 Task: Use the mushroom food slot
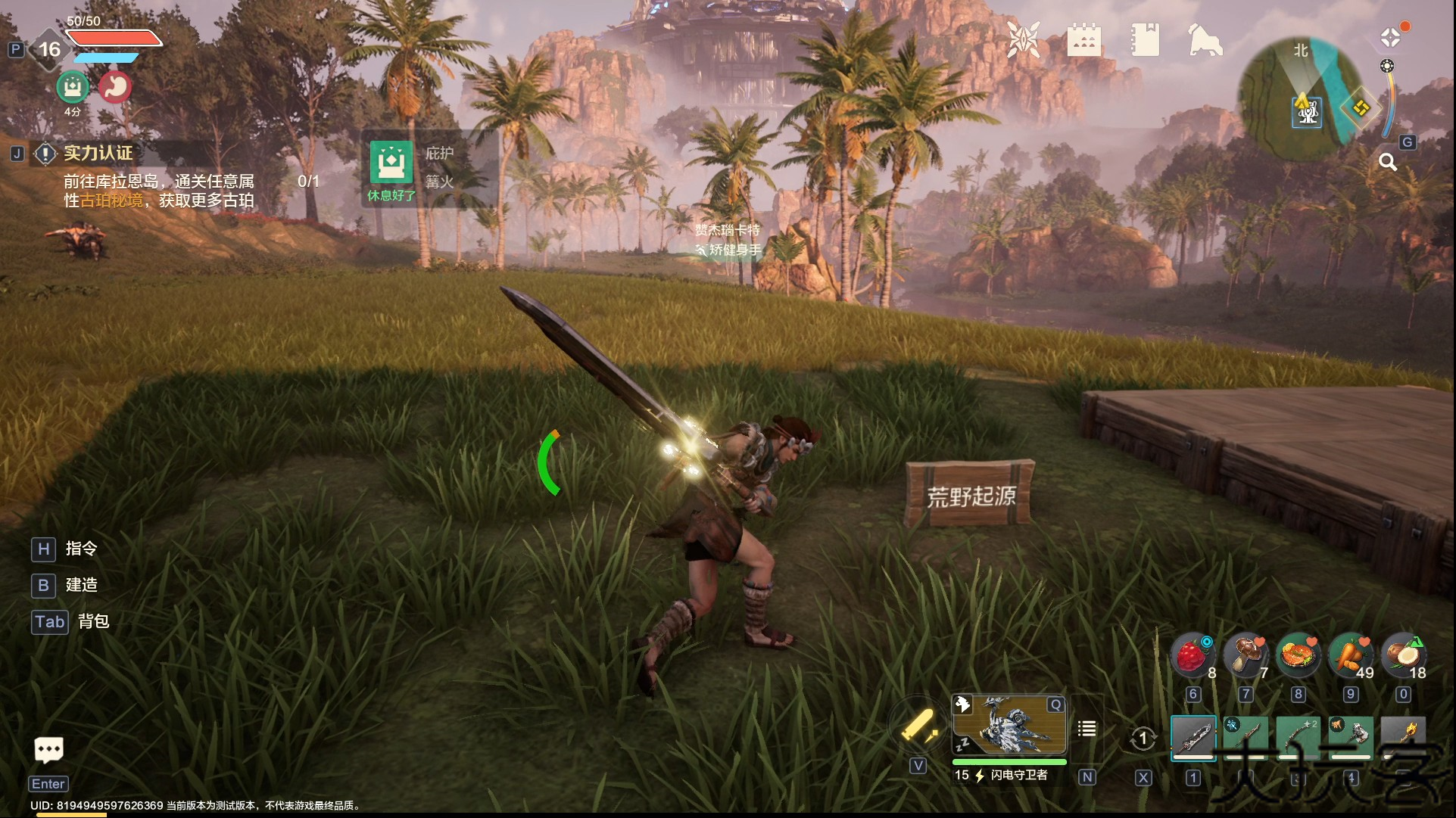coord(1246,655)
